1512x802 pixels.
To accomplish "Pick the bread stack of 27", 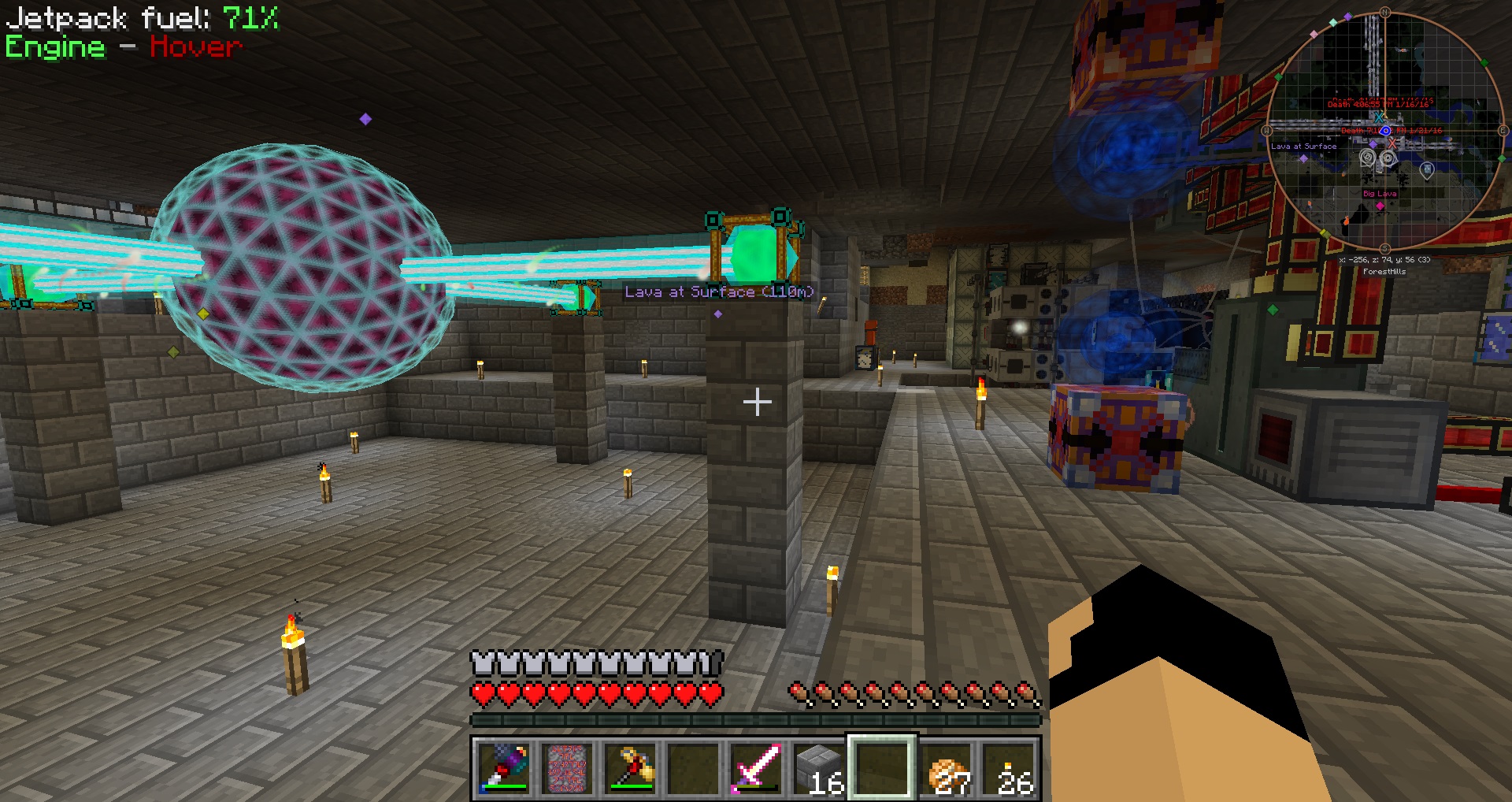I will coord(947,767).
